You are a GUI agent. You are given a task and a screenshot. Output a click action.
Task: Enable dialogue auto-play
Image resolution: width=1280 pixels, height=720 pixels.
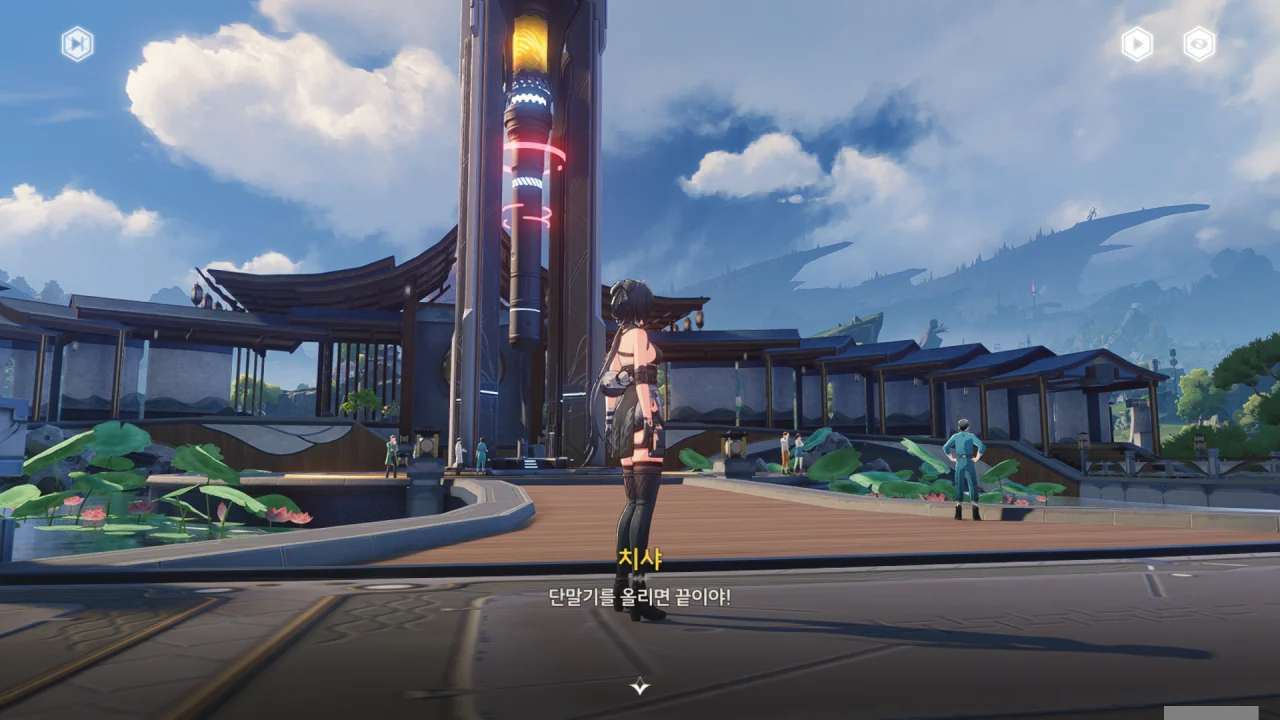(x=1136, y=44)
